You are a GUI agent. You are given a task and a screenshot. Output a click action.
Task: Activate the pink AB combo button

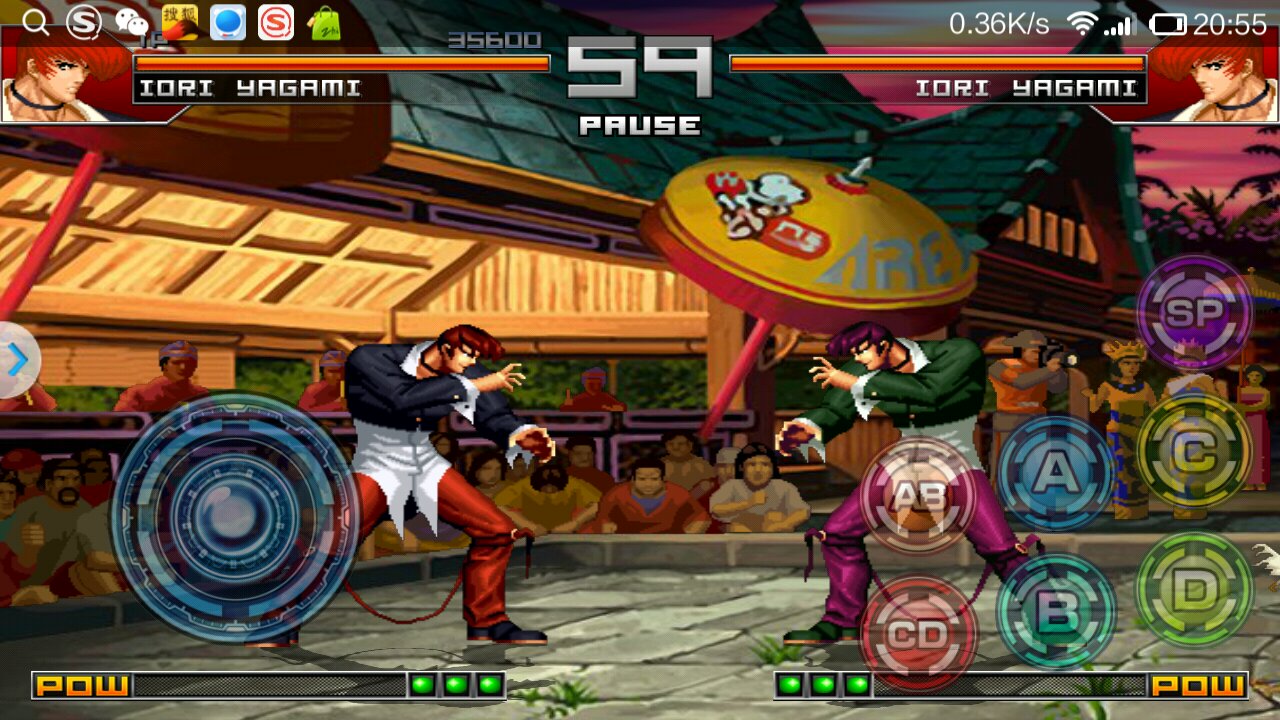click(918, 495)
